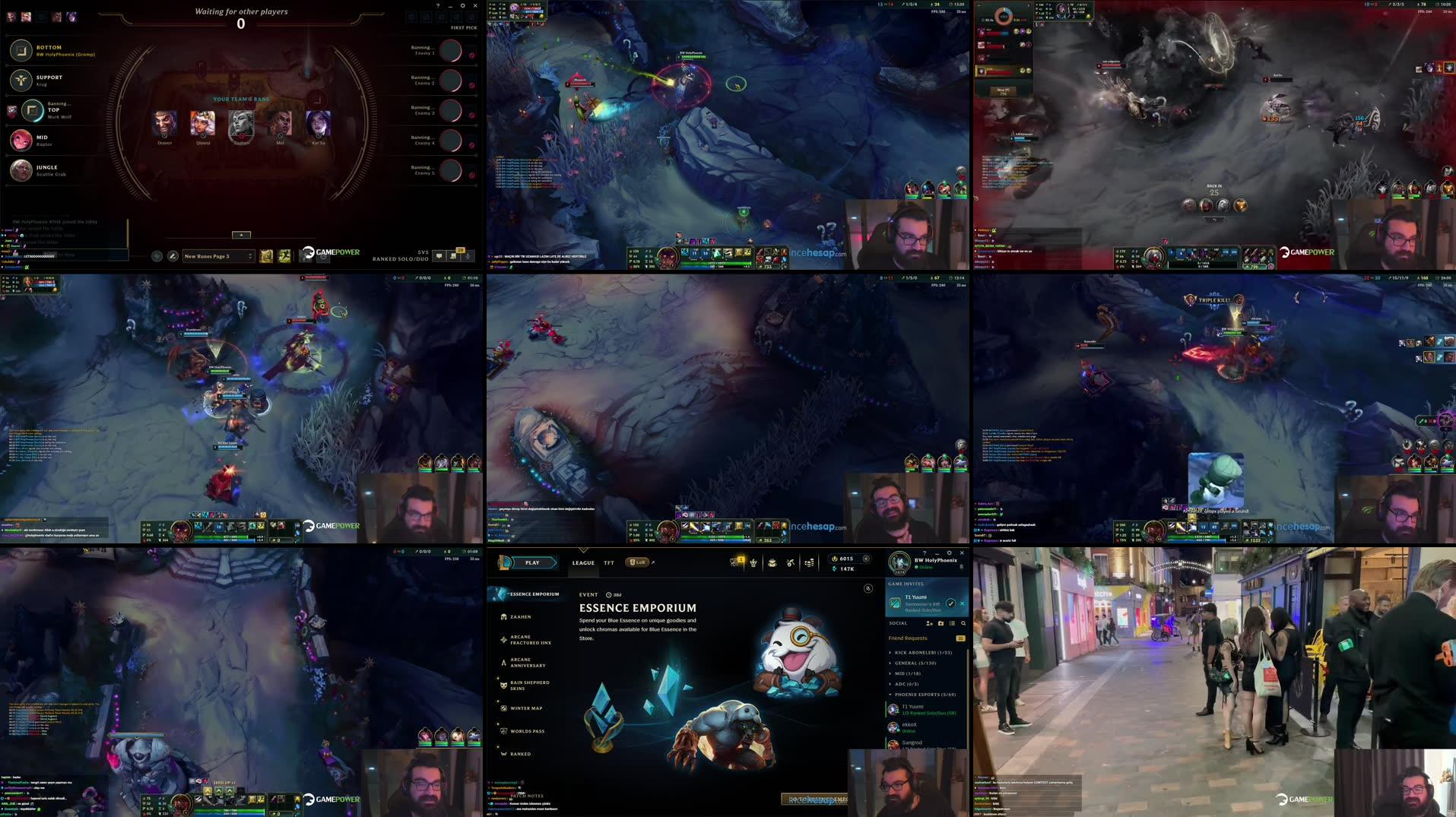Click the add friend icon in Social panel
Screen dimensions: 1456x817
(x=928, y=623)
